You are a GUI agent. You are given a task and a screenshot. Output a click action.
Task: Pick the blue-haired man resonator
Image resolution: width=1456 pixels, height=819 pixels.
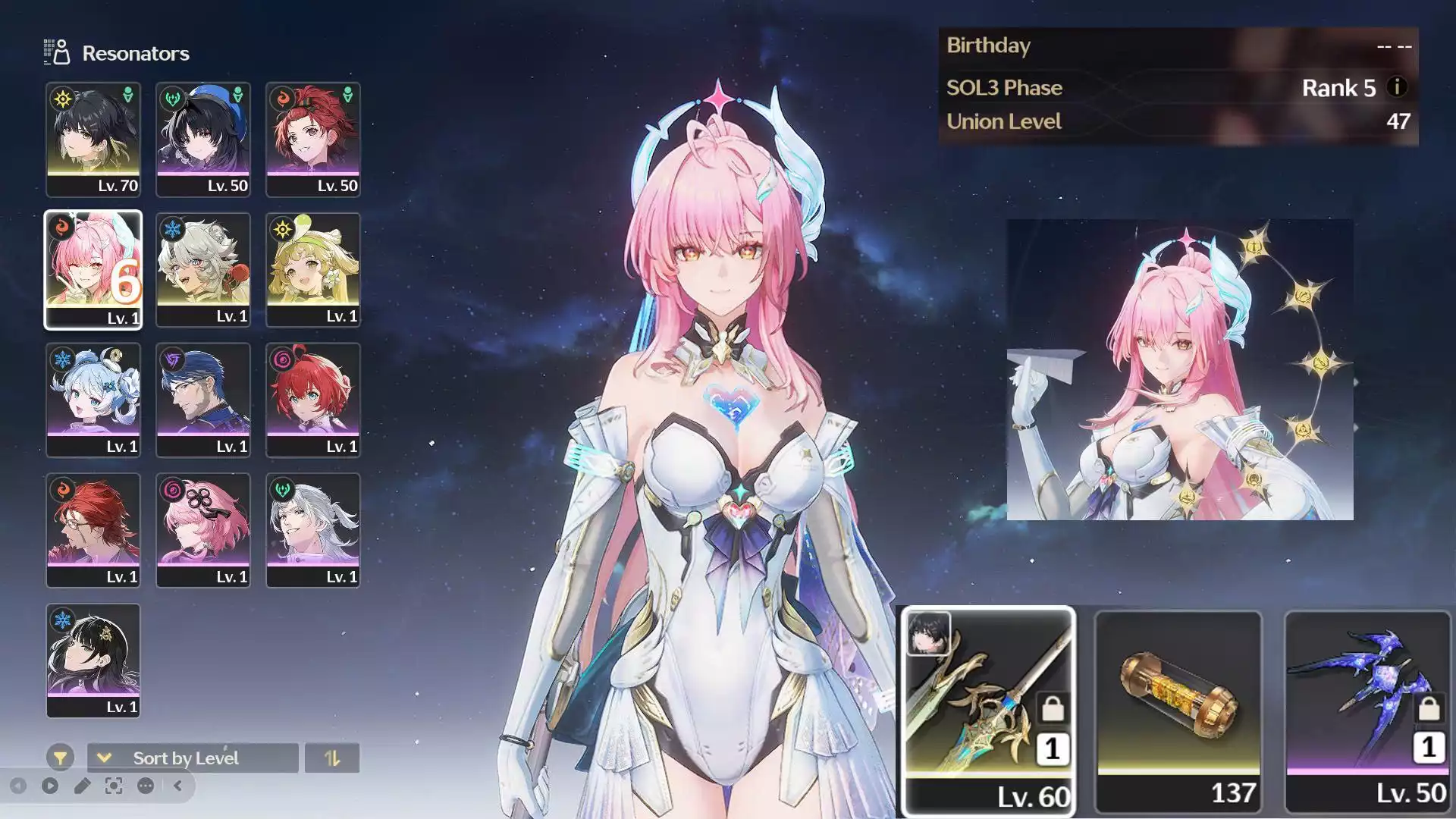(x=203, y=400)
